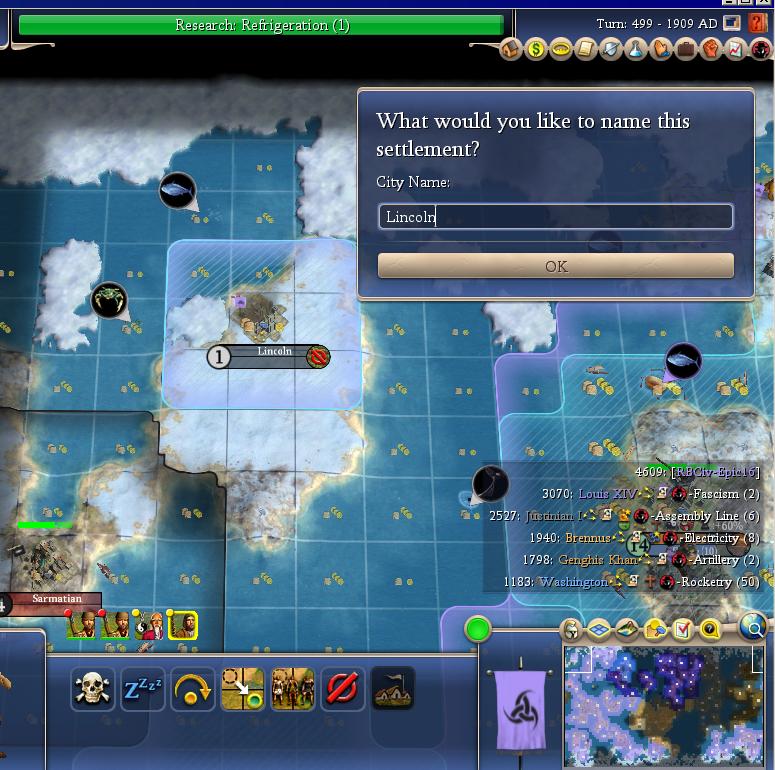The height and width of the screenshot is (770, 775).
Task: Confirm the city name with OK
Action: [x=555, y=266]
